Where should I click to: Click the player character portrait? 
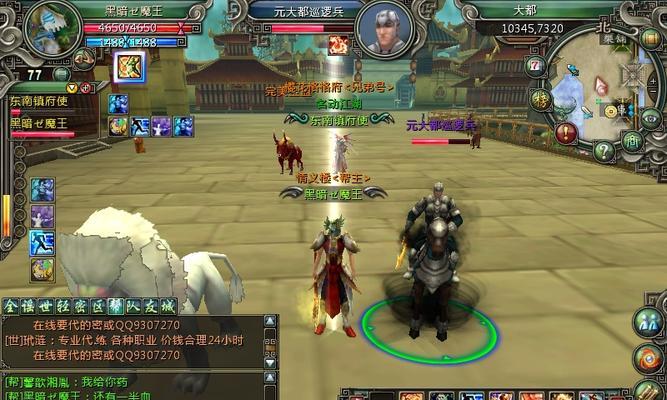click(50, 30)
